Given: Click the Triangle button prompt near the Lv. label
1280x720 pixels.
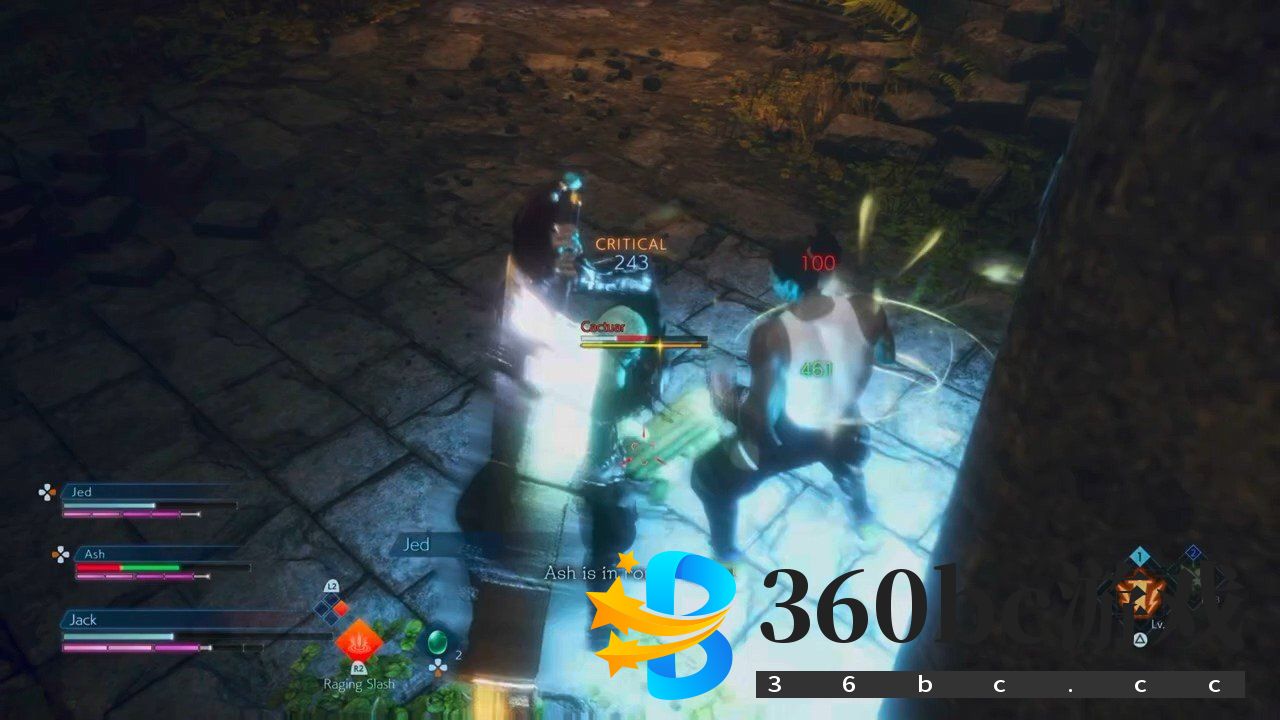Looking at the screenshot, I should coord(1140,639).
